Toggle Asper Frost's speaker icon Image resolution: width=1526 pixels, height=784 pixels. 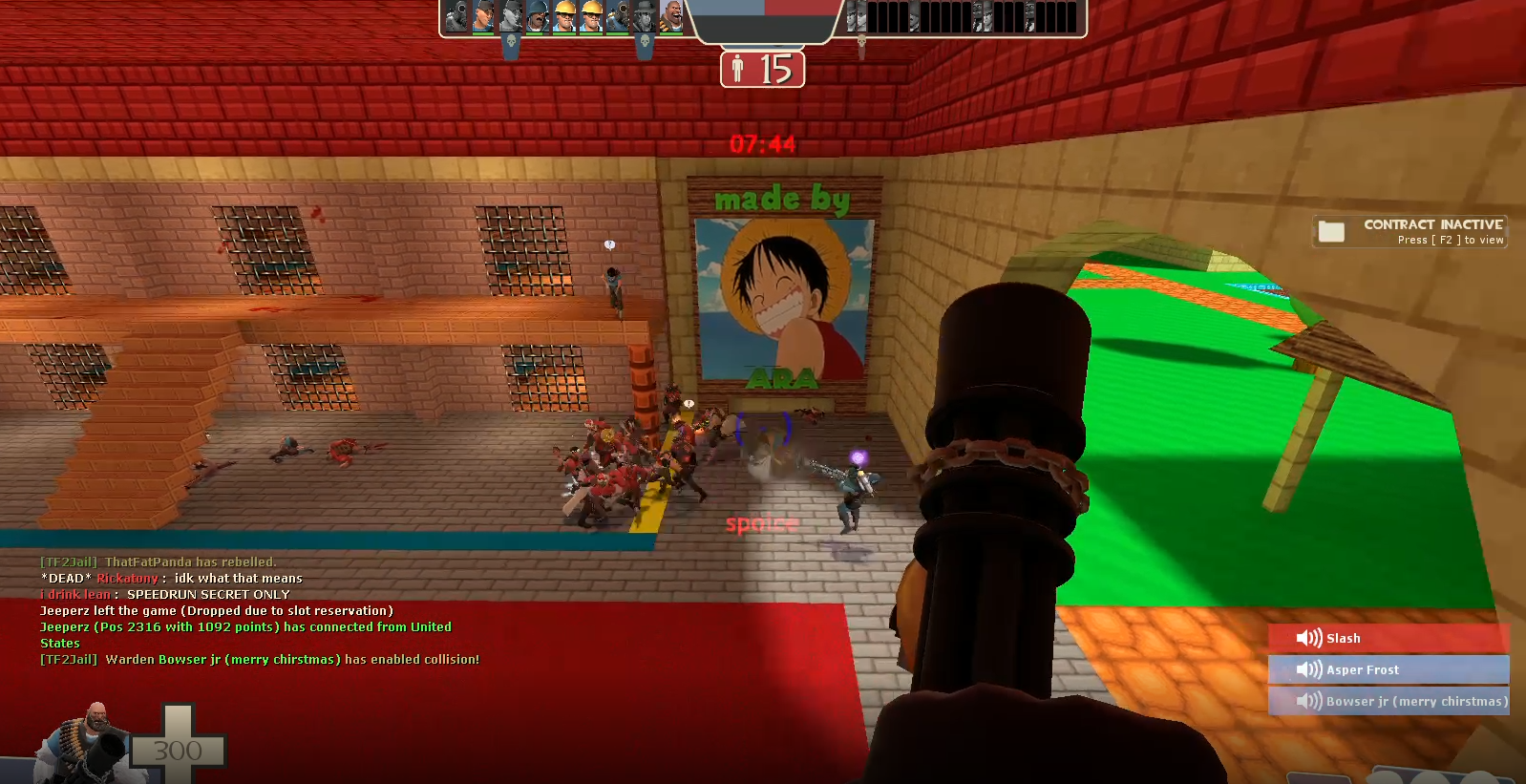[x=1307, y=669]
